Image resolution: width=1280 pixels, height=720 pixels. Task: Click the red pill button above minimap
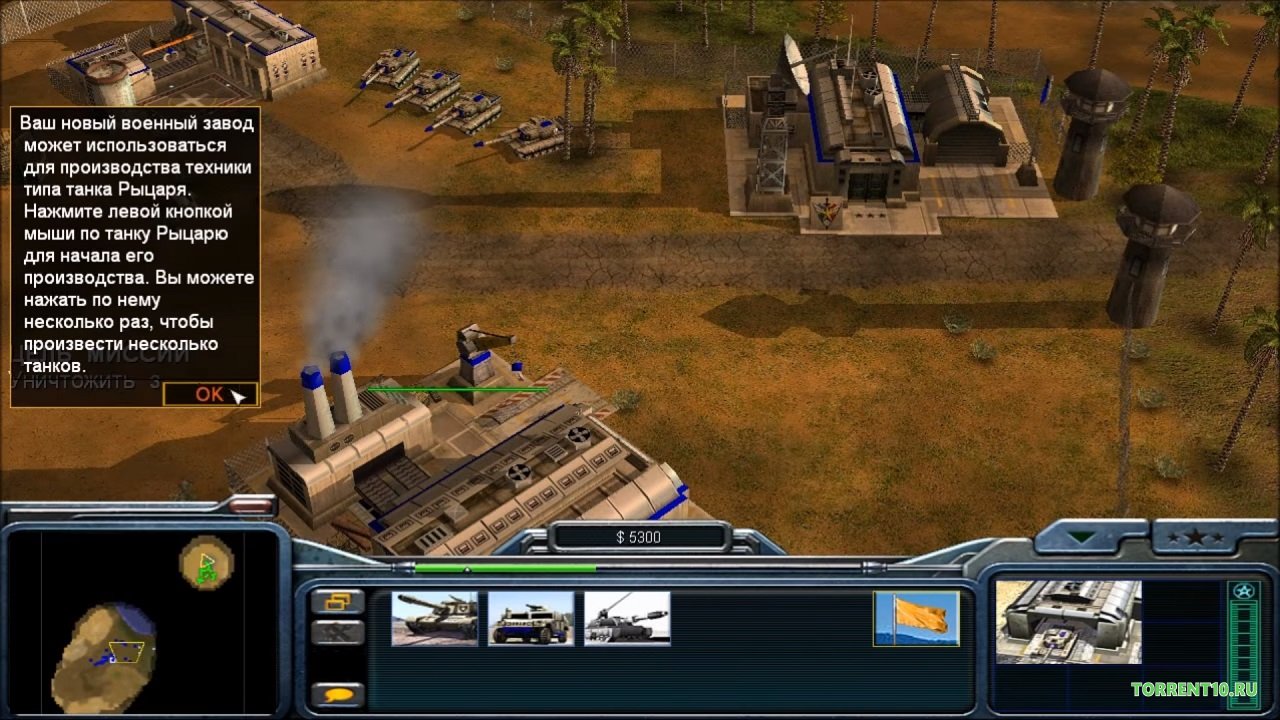(x=251, y=506)
